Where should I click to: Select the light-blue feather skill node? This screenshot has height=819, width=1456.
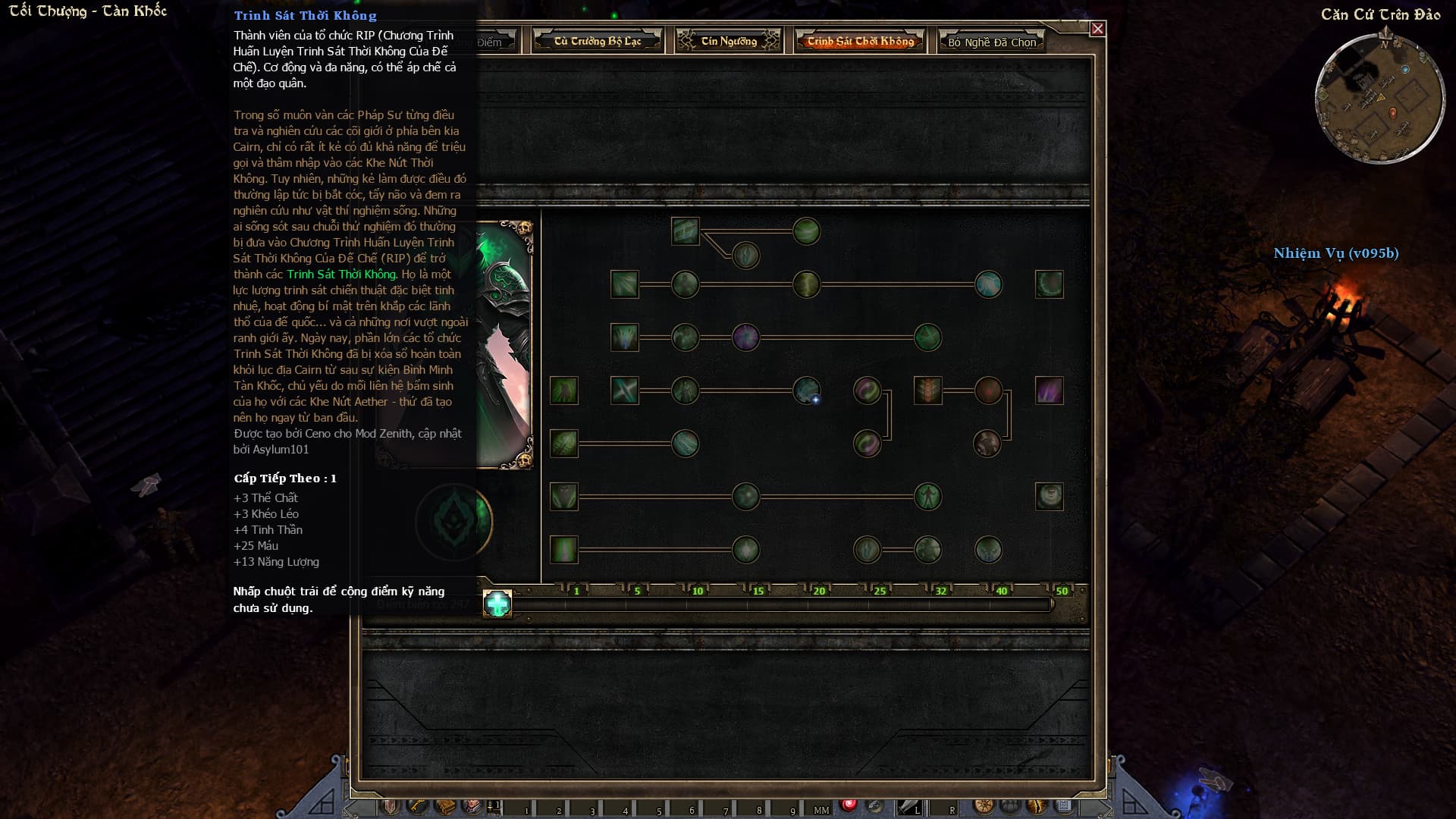[988, 284]
